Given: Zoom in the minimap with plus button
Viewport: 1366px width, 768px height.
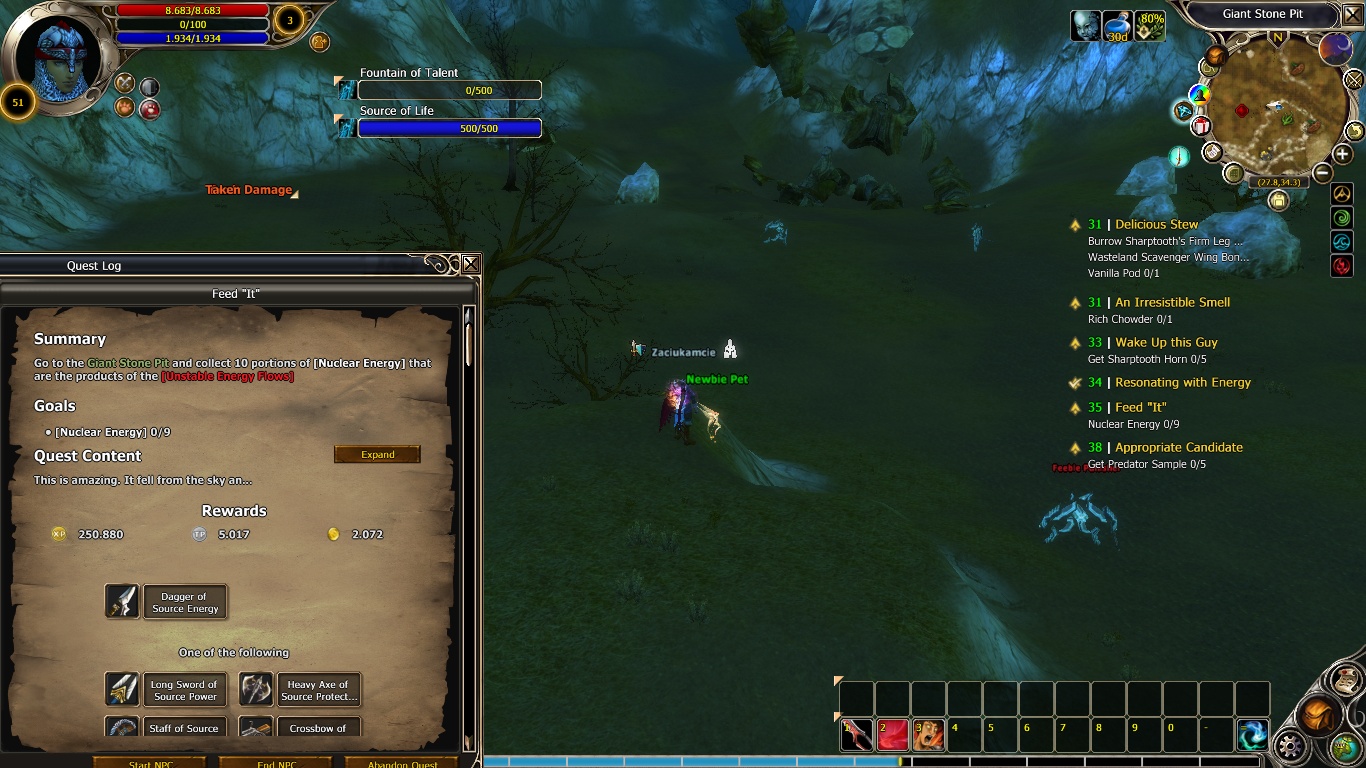Looking at the screenshot, I should coord(1342,154).
